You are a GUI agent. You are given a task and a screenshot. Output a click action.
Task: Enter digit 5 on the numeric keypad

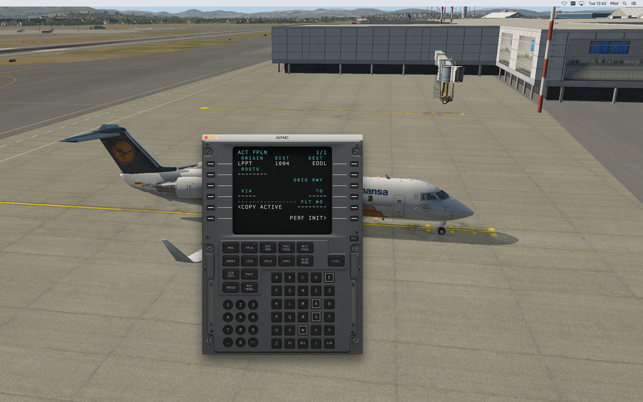(240, 317)
